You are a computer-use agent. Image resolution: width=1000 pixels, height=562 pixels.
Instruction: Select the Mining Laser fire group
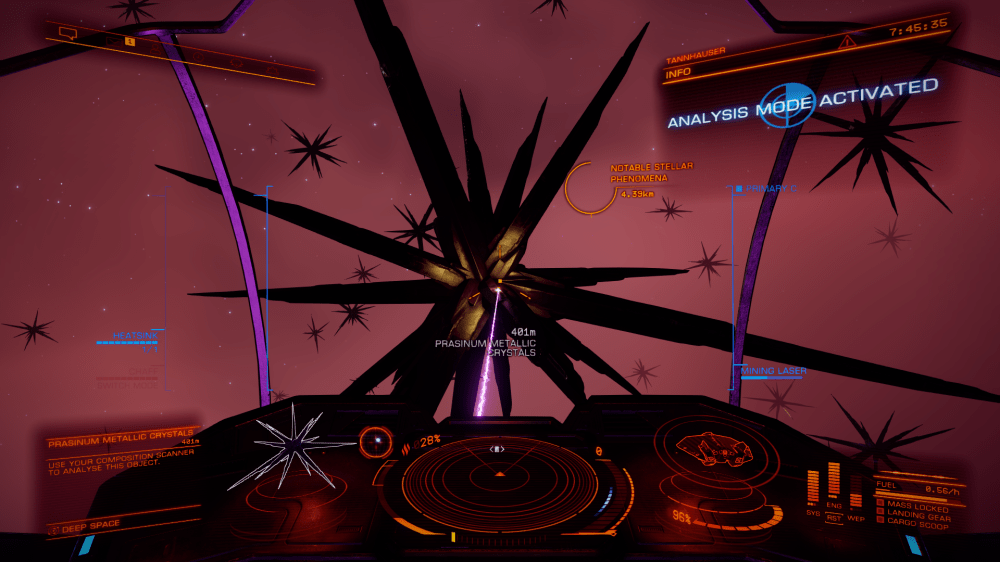[773, 371]
